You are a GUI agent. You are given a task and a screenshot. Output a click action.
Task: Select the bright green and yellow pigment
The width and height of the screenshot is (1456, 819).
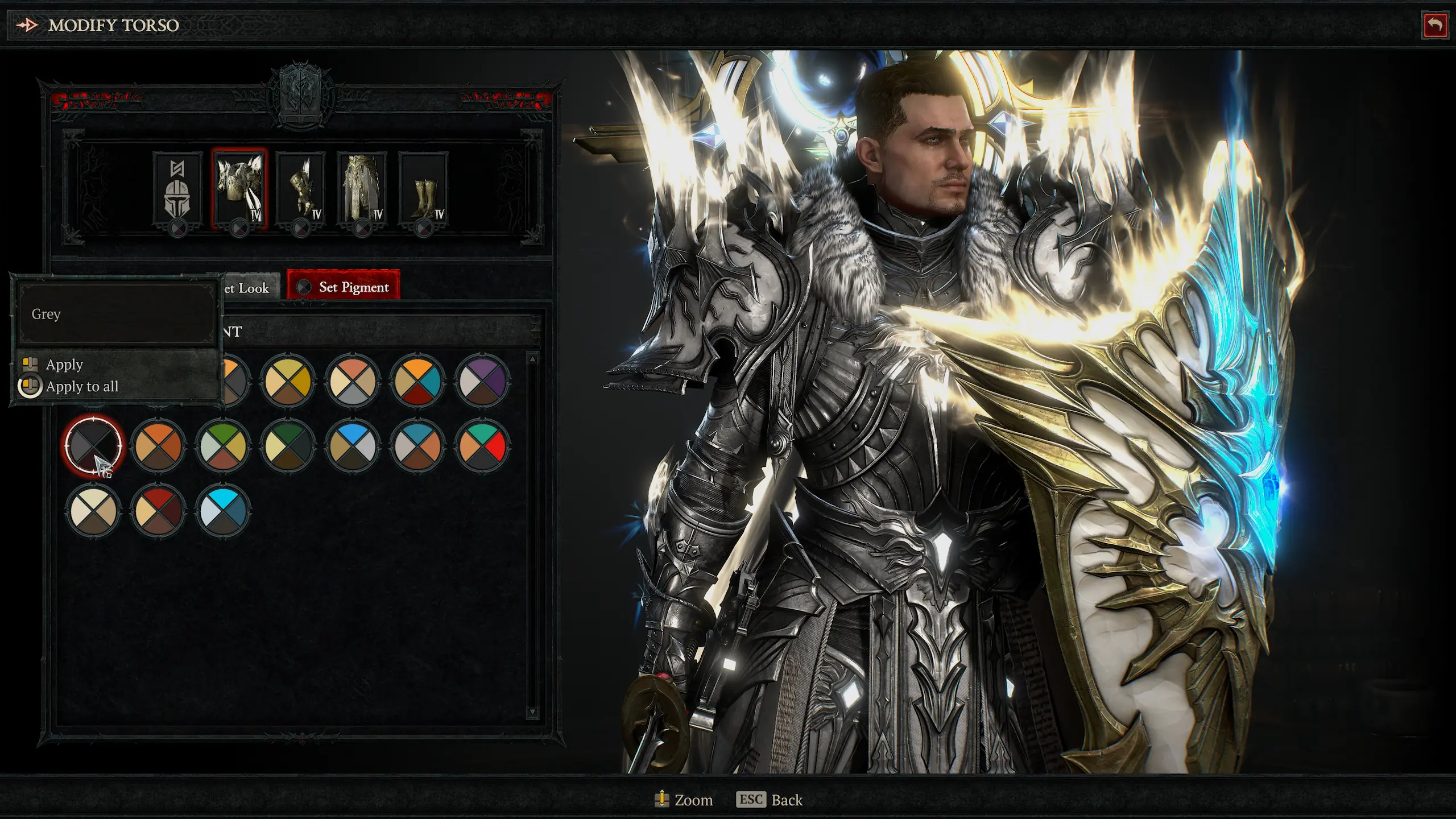coord(222,445)
